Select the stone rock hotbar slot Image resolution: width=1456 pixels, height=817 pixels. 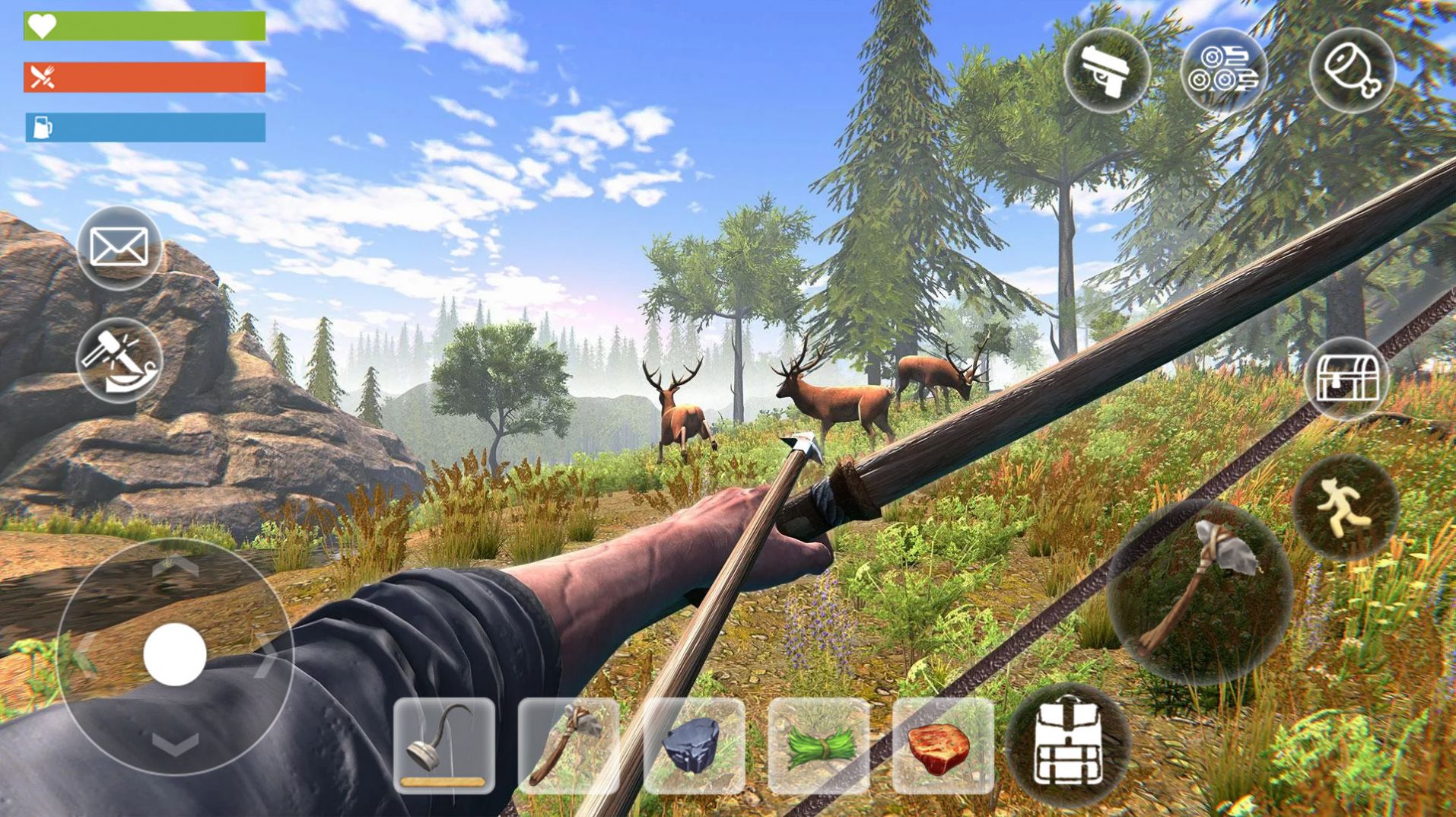point(693,745)
